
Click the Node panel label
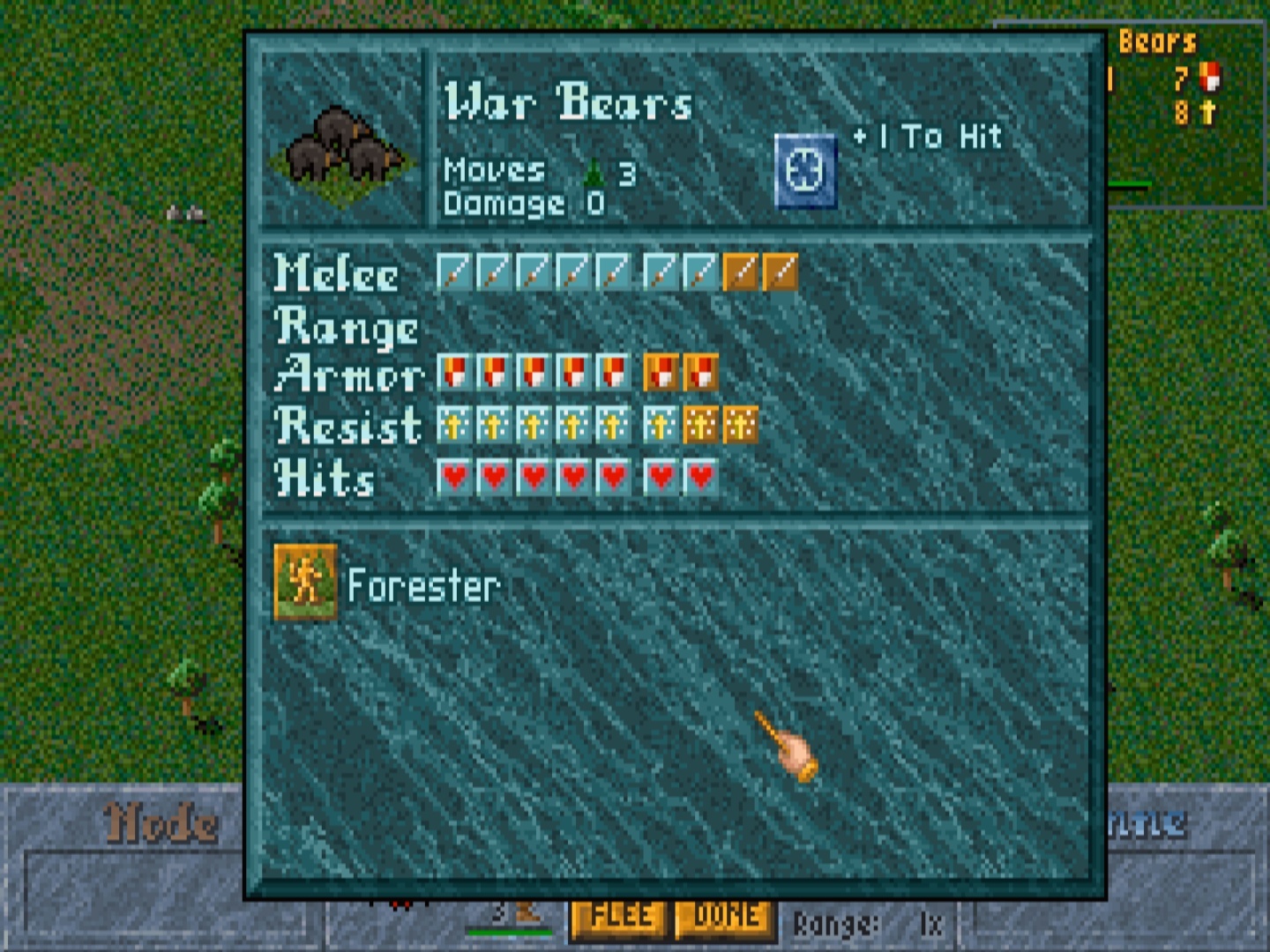[159, 823]
